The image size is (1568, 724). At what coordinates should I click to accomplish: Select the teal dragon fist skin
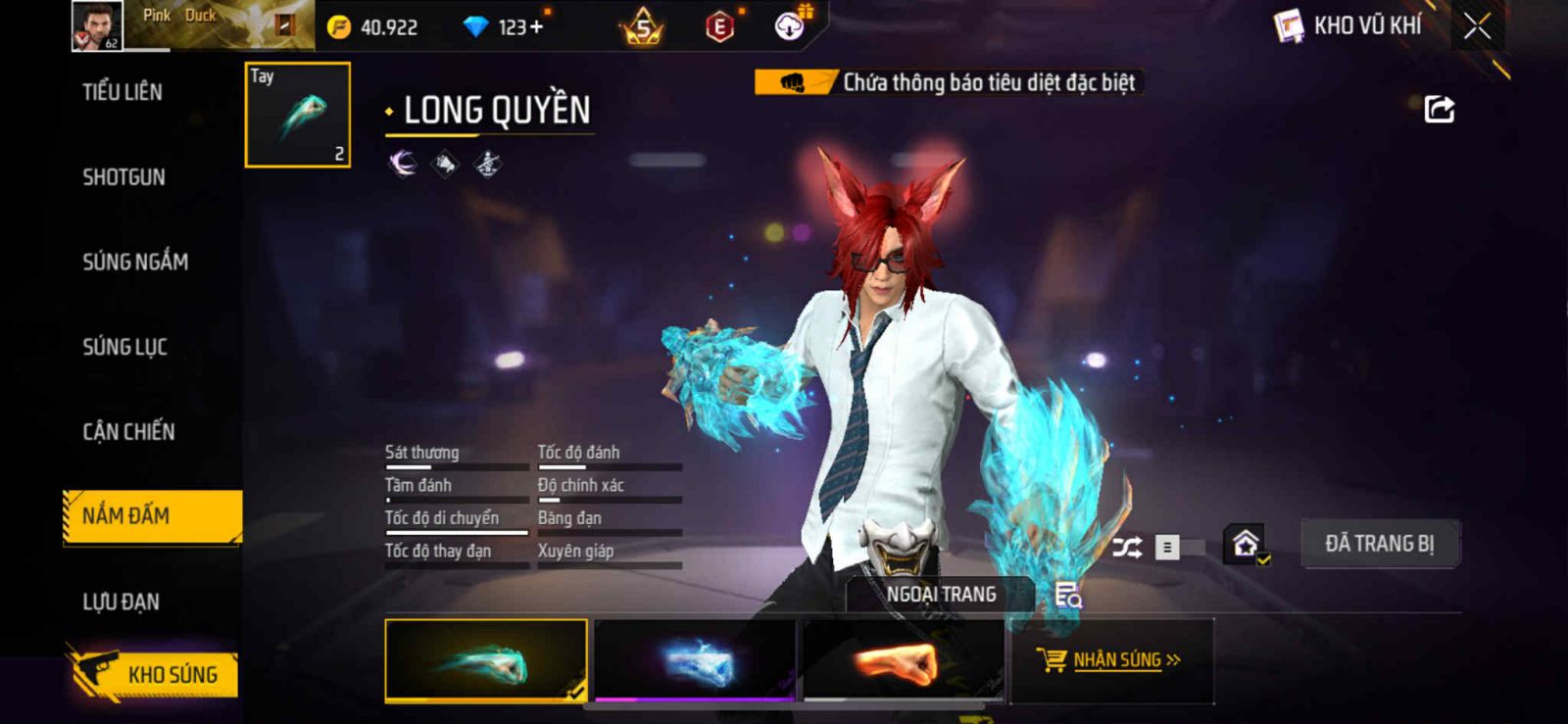[486, 660]
